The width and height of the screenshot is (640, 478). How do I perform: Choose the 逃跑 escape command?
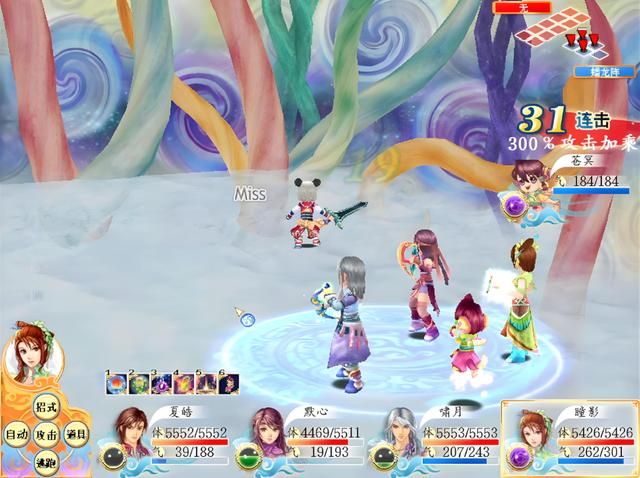tap(45, 461)
